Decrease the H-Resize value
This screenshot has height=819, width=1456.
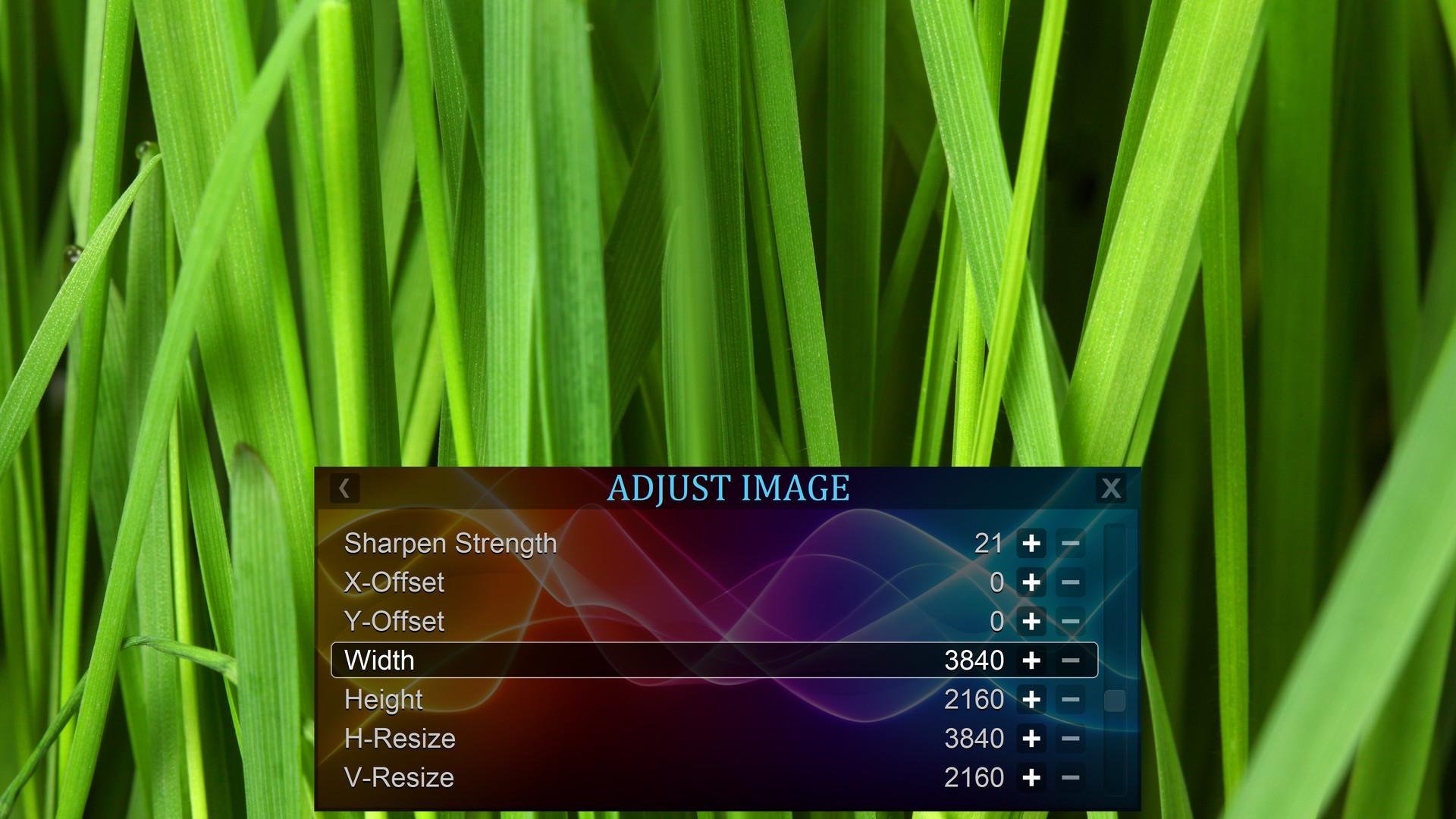(x=1071, y=739)
